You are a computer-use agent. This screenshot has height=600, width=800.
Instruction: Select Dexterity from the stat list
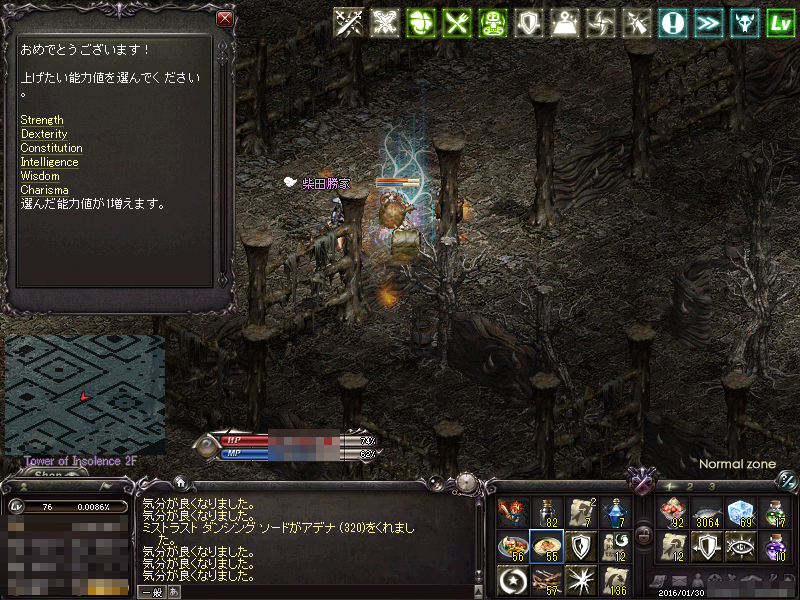44,134
